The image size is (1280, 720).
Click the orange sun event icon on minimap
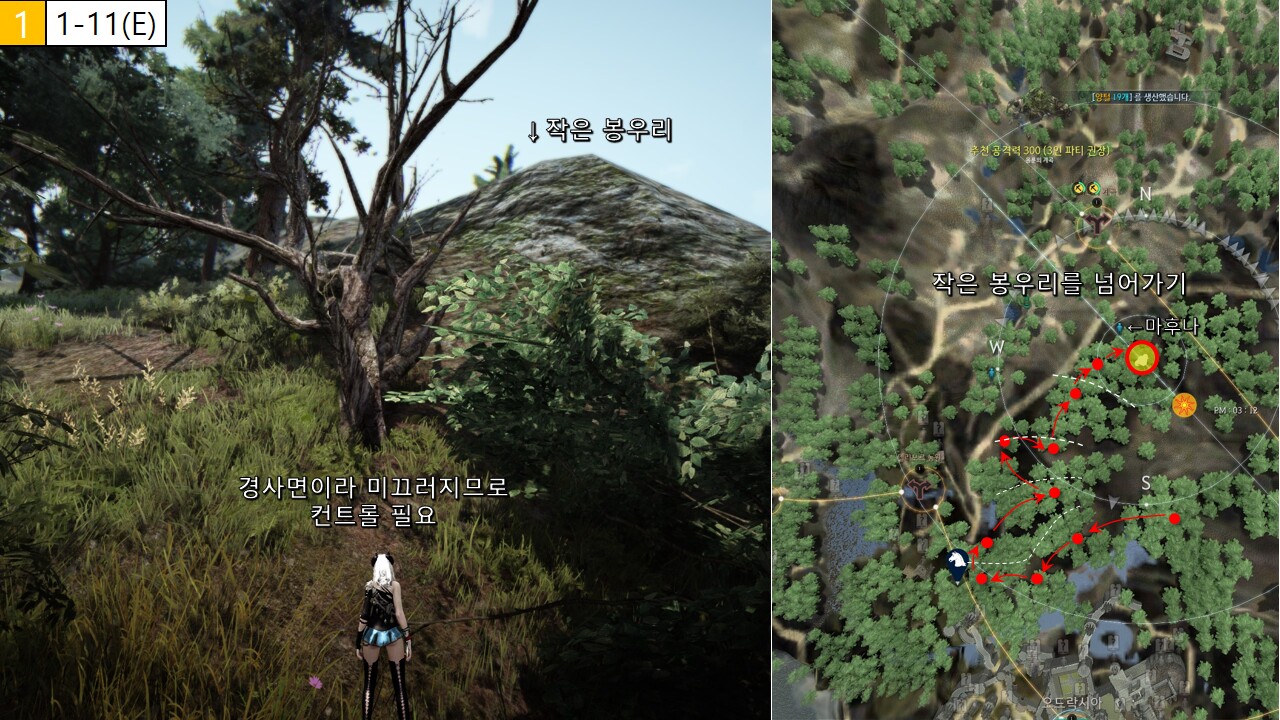pos(1184,405)
